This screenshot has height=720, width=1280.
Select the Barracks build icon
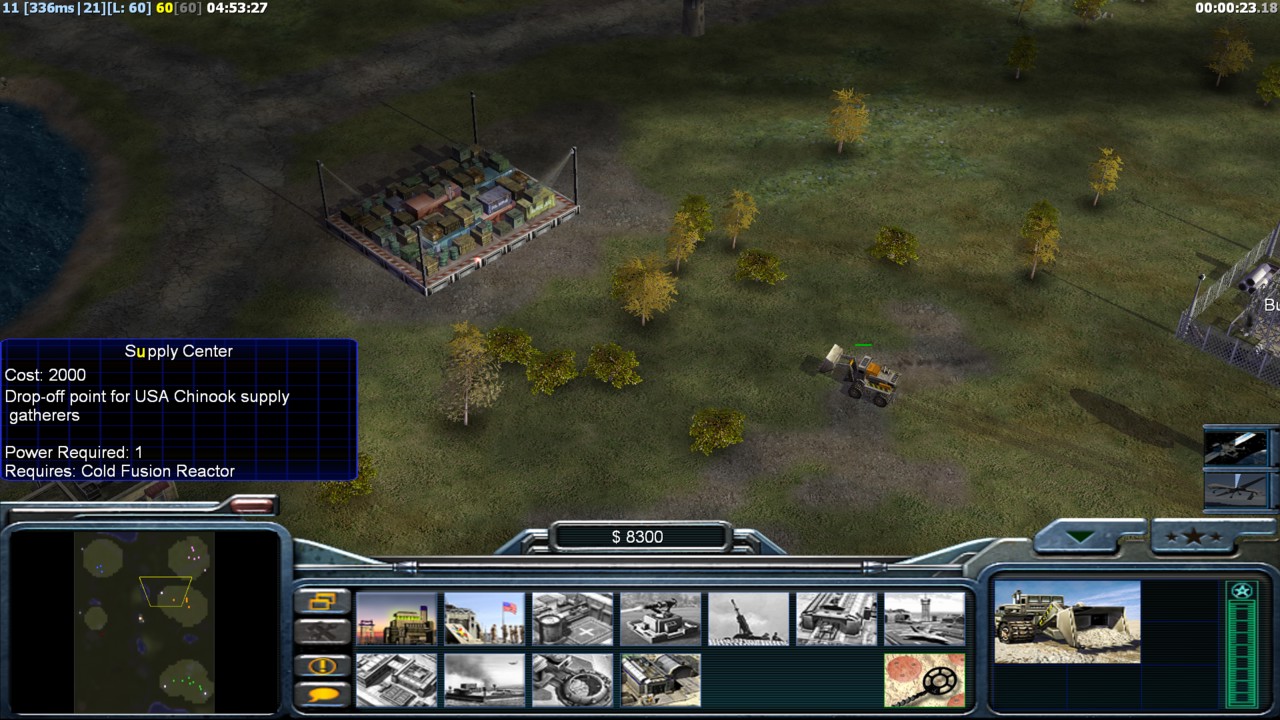click(x=484, y=619)
